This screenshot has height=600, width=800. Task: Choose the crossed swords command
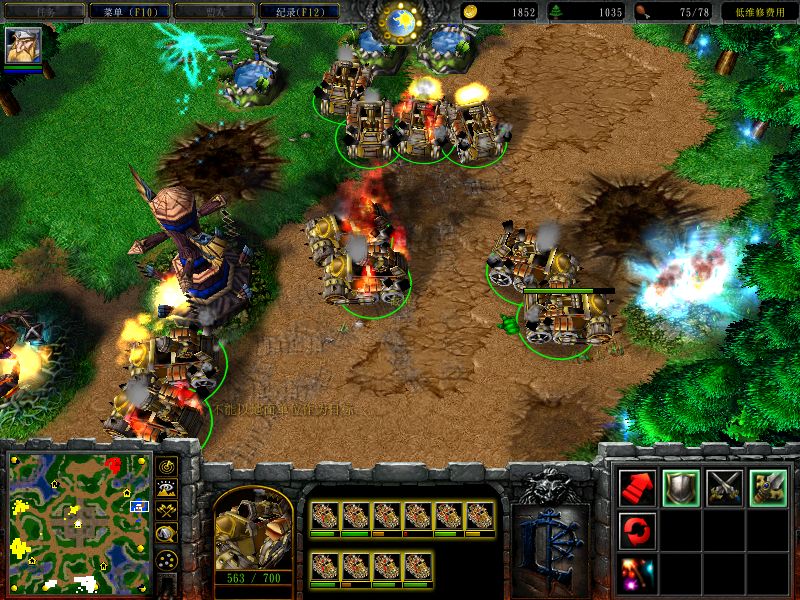tap(724, 487)
